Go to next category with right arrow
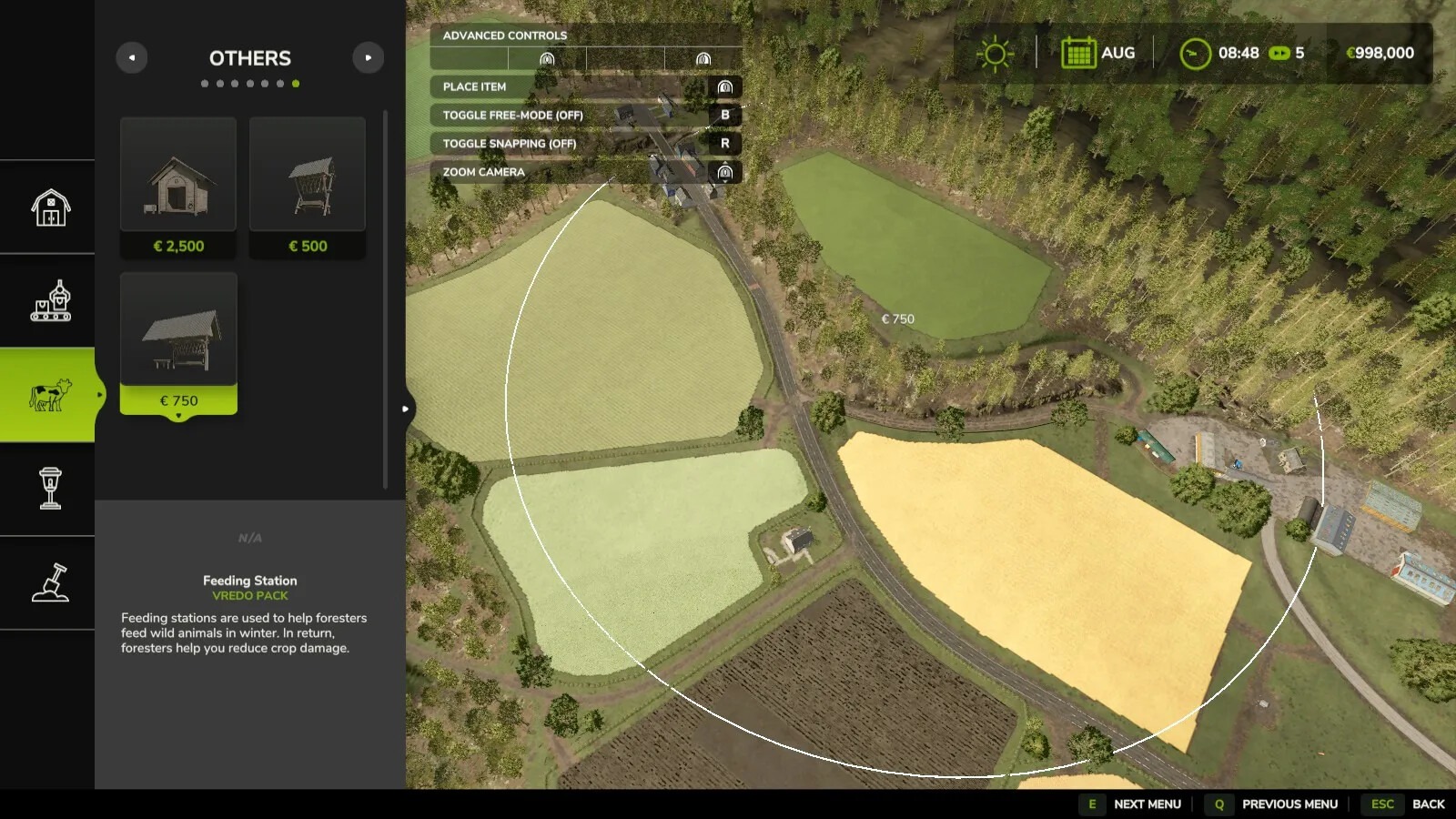This screenshot has height=819, width=1456. click(x=368, y=57)
